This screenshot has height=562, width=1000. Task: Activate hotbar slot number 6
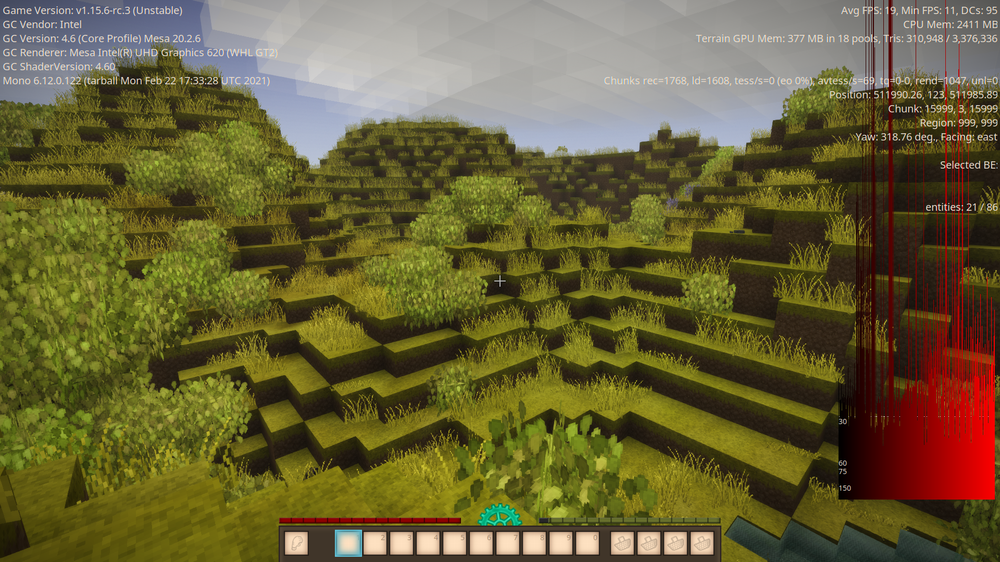482,542
